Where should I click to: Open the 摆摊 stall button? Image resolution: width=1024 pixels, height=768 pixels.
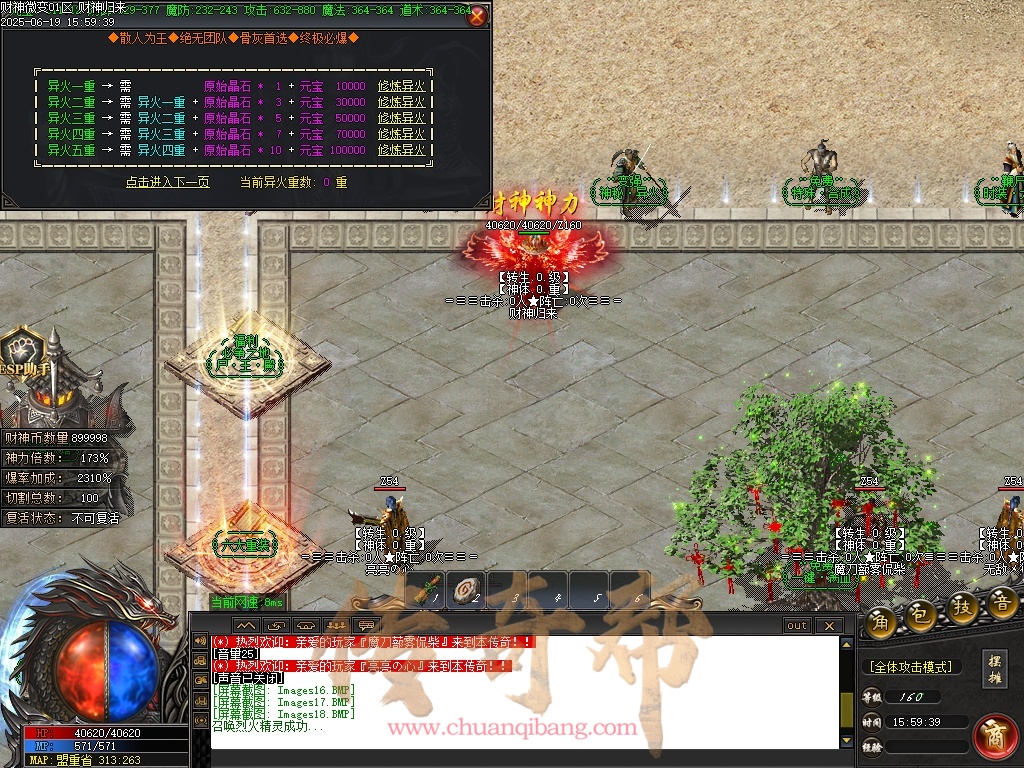coord(994,669)
